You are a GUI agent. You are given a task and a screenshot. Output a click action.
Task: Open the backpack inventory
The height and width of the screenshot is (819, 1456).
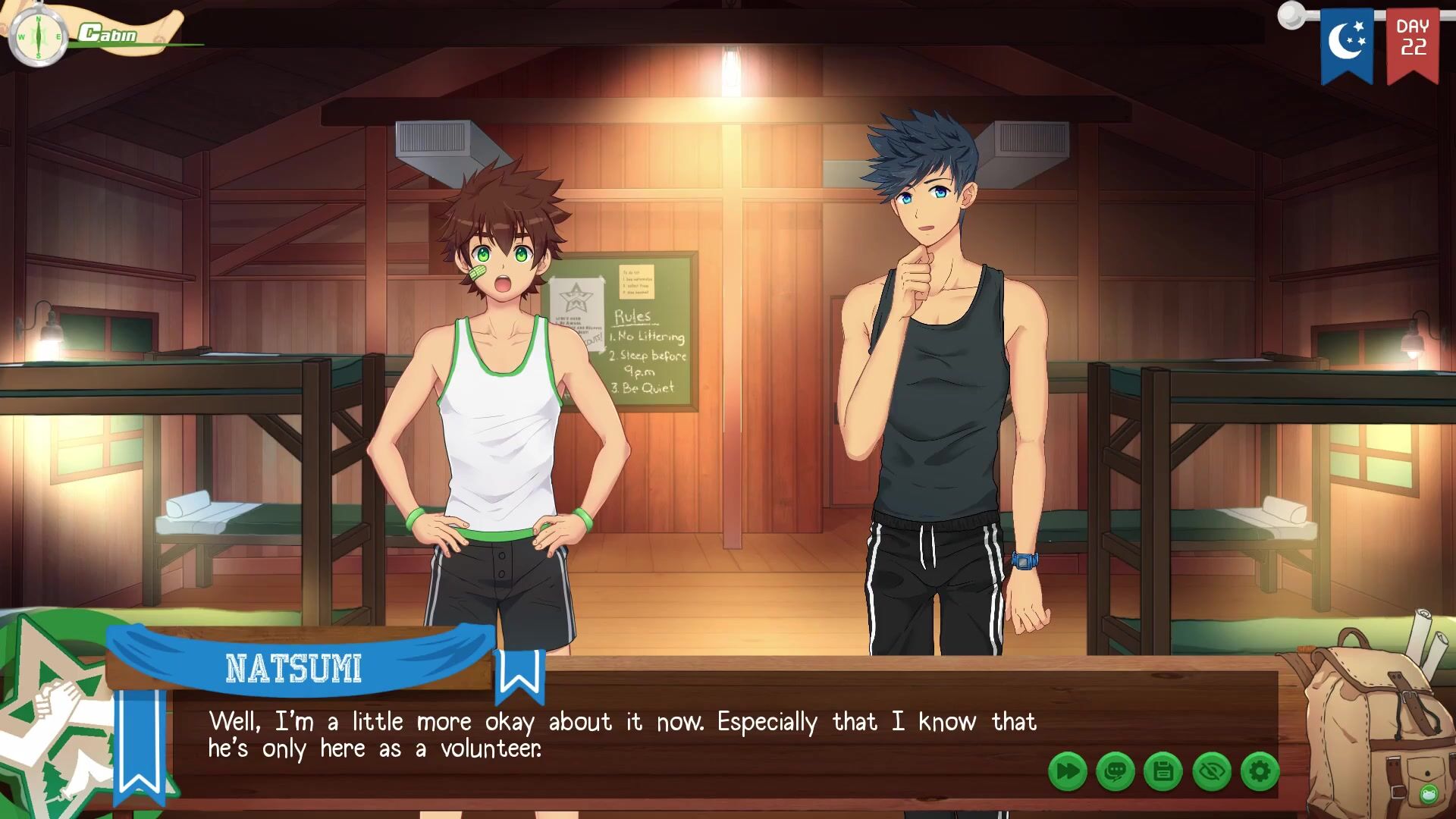(x=1365, y=713)
